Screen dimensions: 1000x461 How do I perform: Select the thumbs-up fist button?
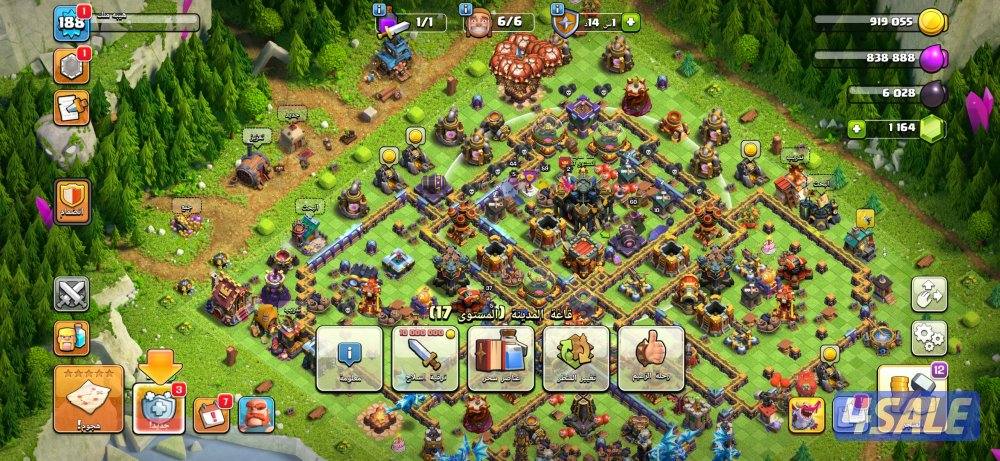(x=651, y=357)
